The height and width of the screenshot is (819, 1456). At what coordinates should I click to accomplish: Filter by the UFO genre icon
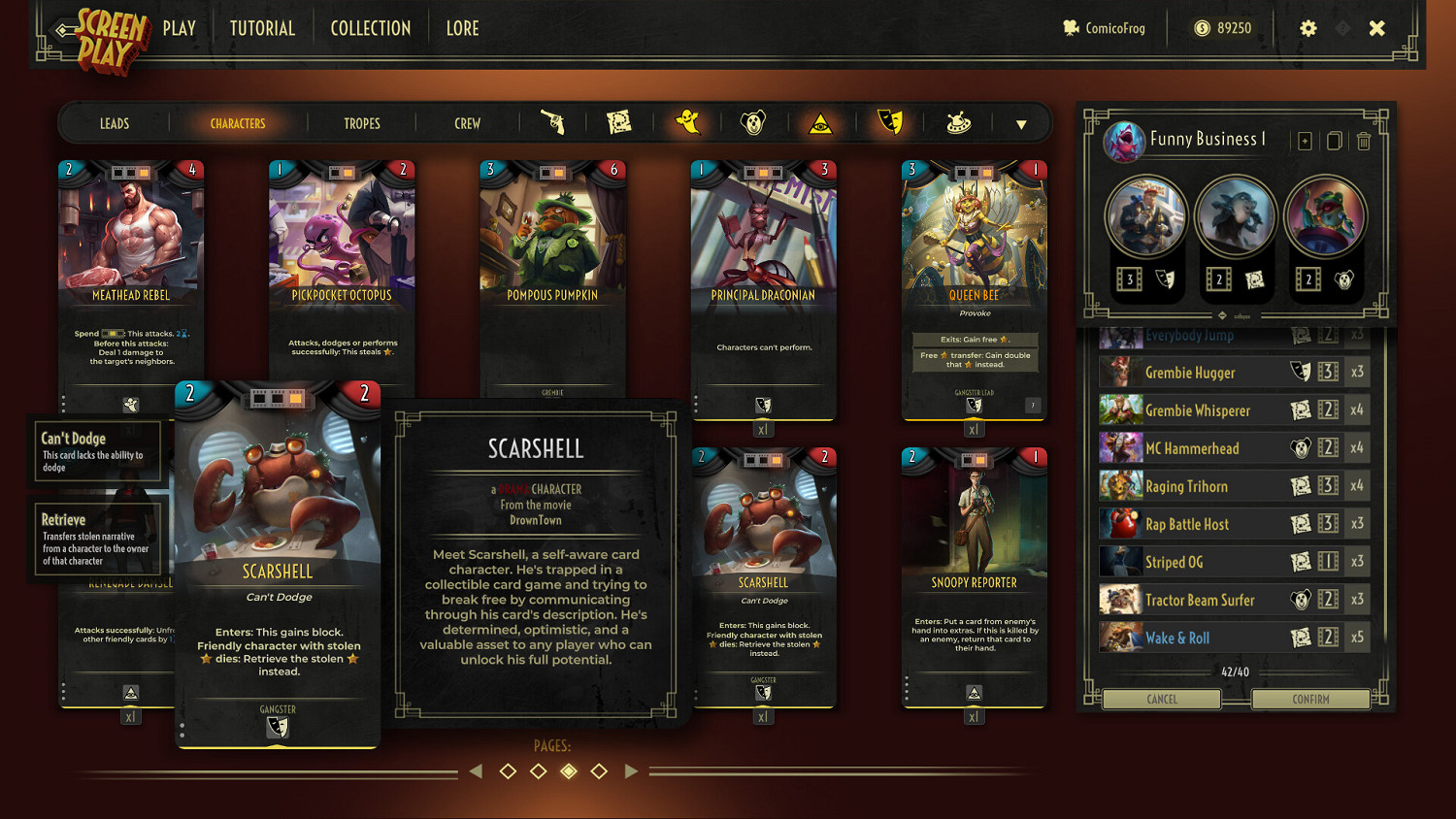tap(957, 122)
